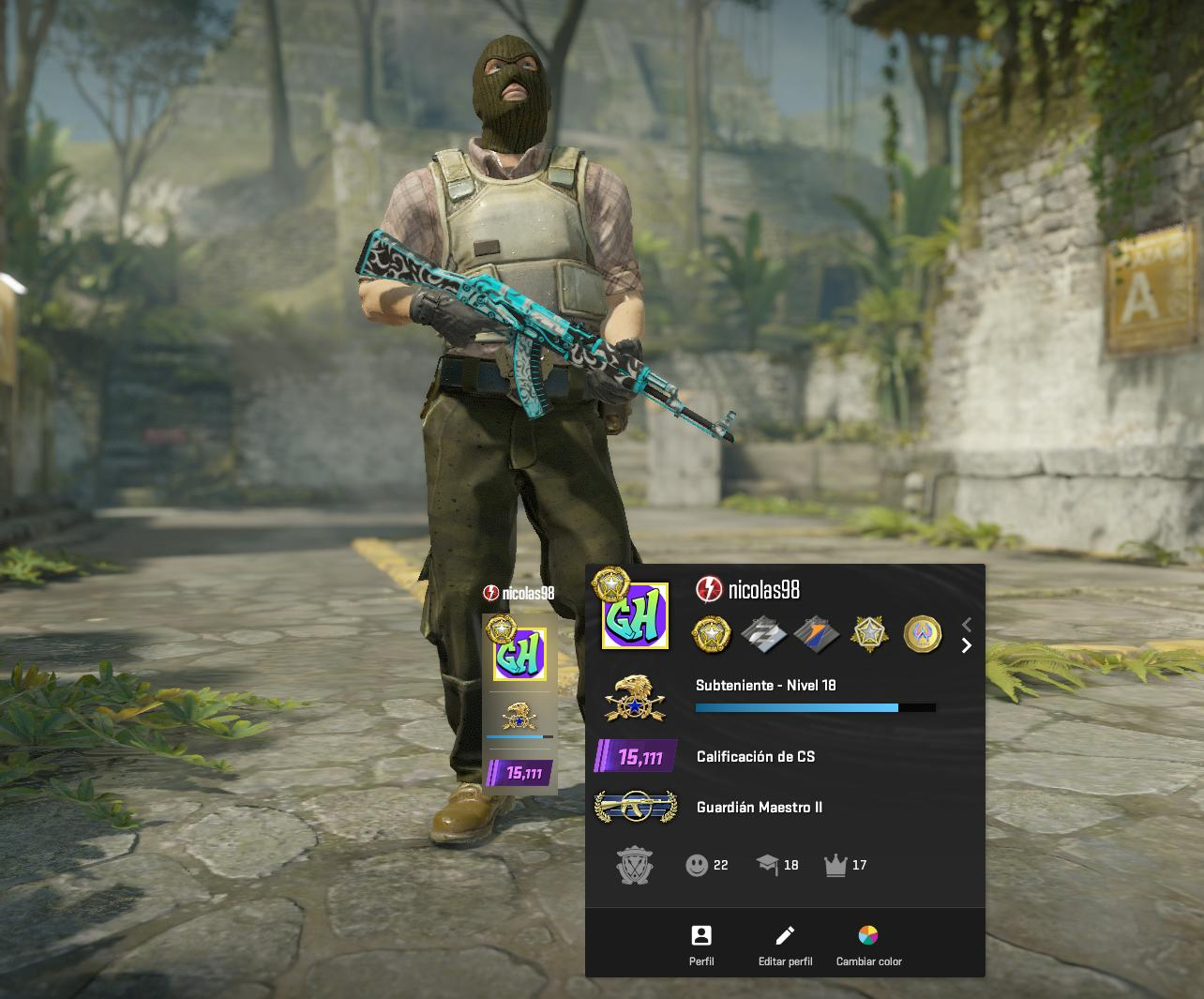Screen dimensions: 1204x999
Task: Show previous medals with the left arrow
Action: tap(967, 624)
